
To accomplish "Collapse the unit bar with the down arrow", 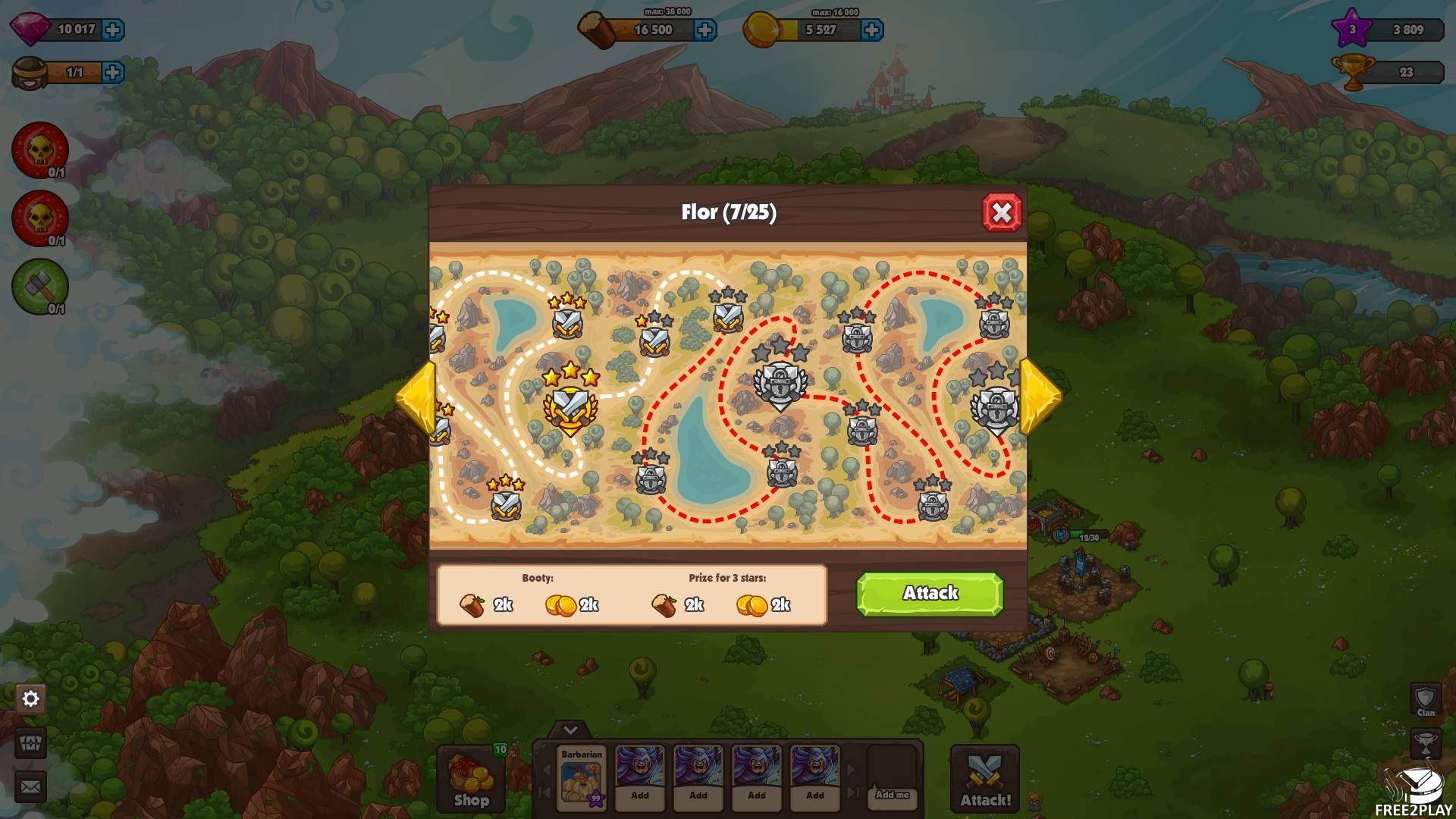I will pyautogui.click(x=570, y=730).
